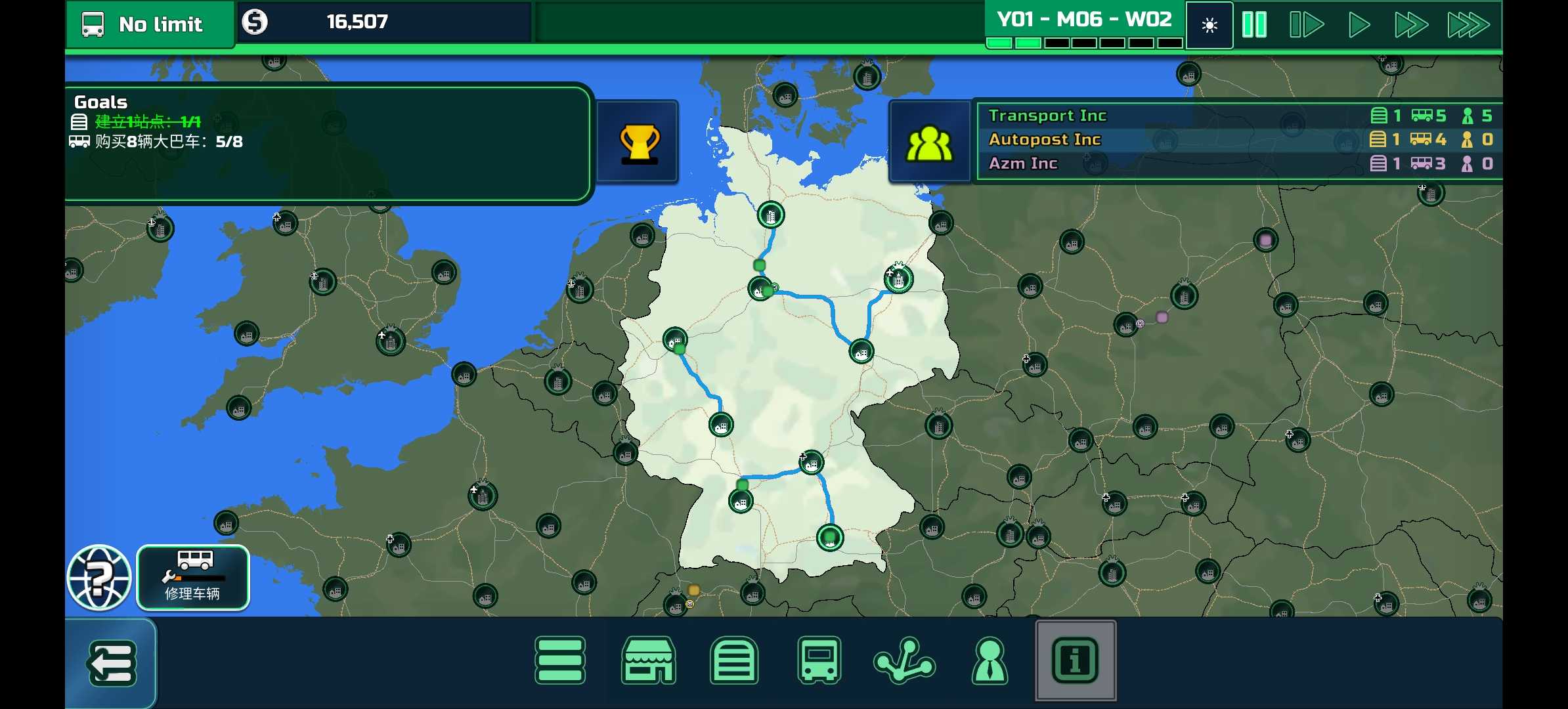Set the game to normal play speed
Screen dimensions: 1568x709
pyautogui.click(x=1359, y=25)
